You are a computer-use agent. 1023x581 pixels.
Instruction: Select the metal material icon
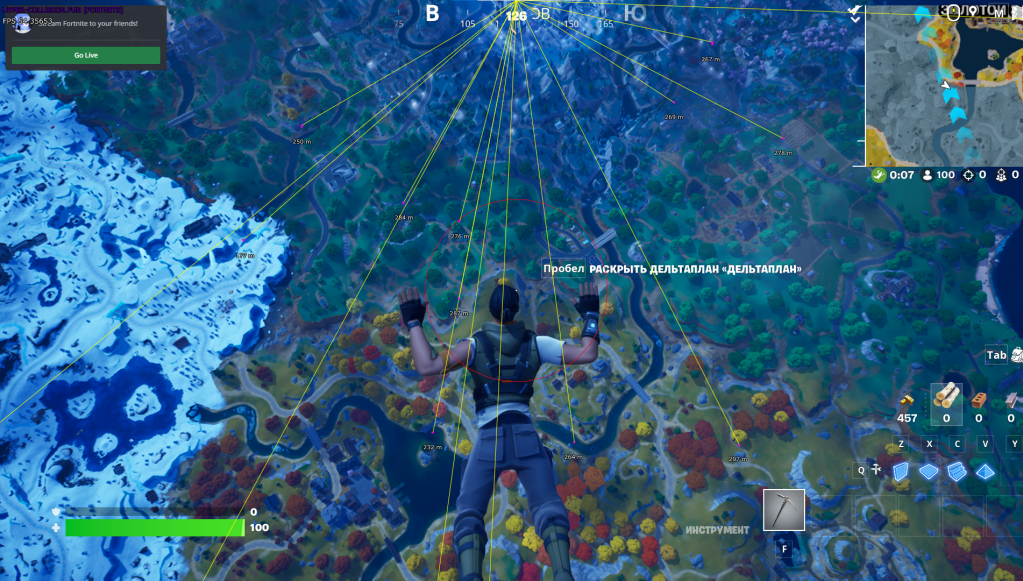[x=1011, y=399]
